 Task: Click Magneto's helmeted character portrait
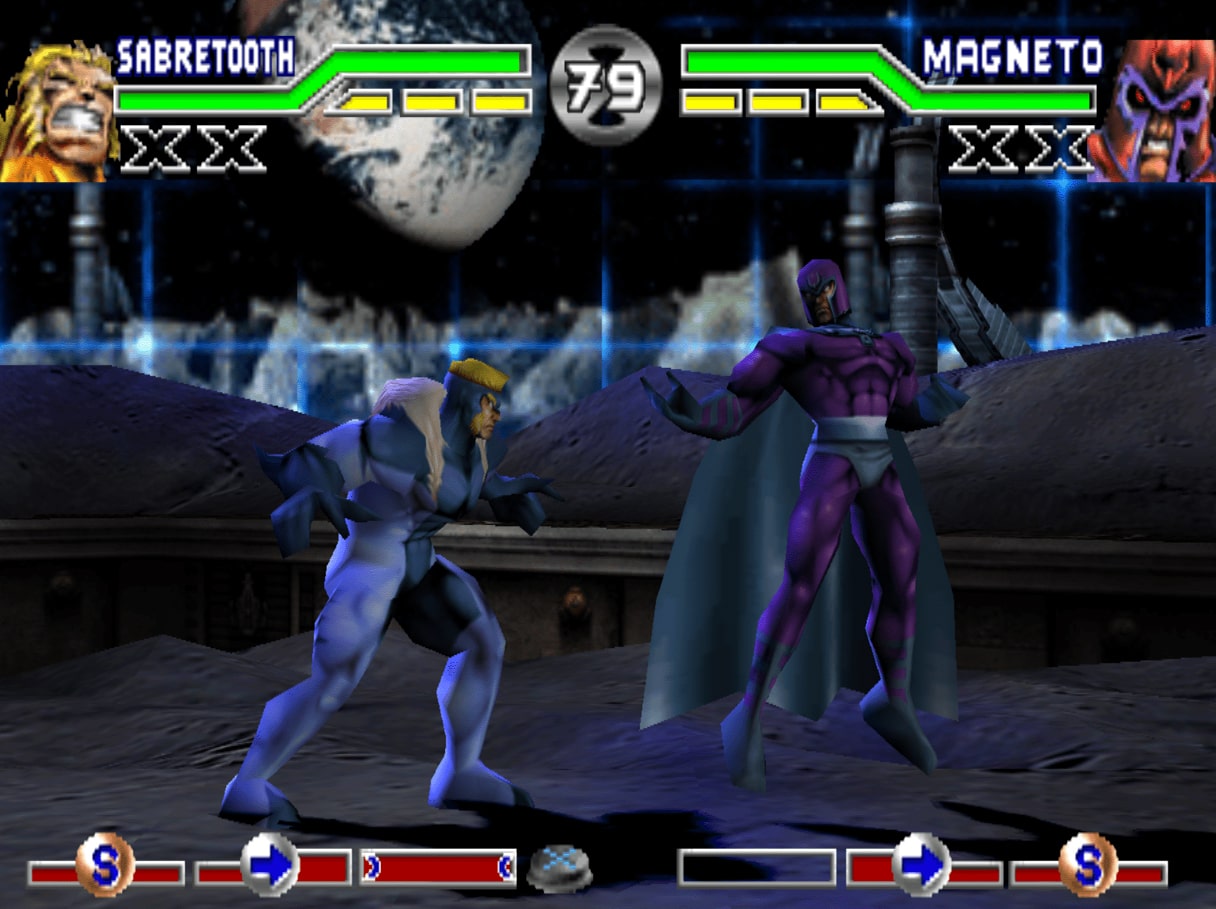pos(1153,110)
